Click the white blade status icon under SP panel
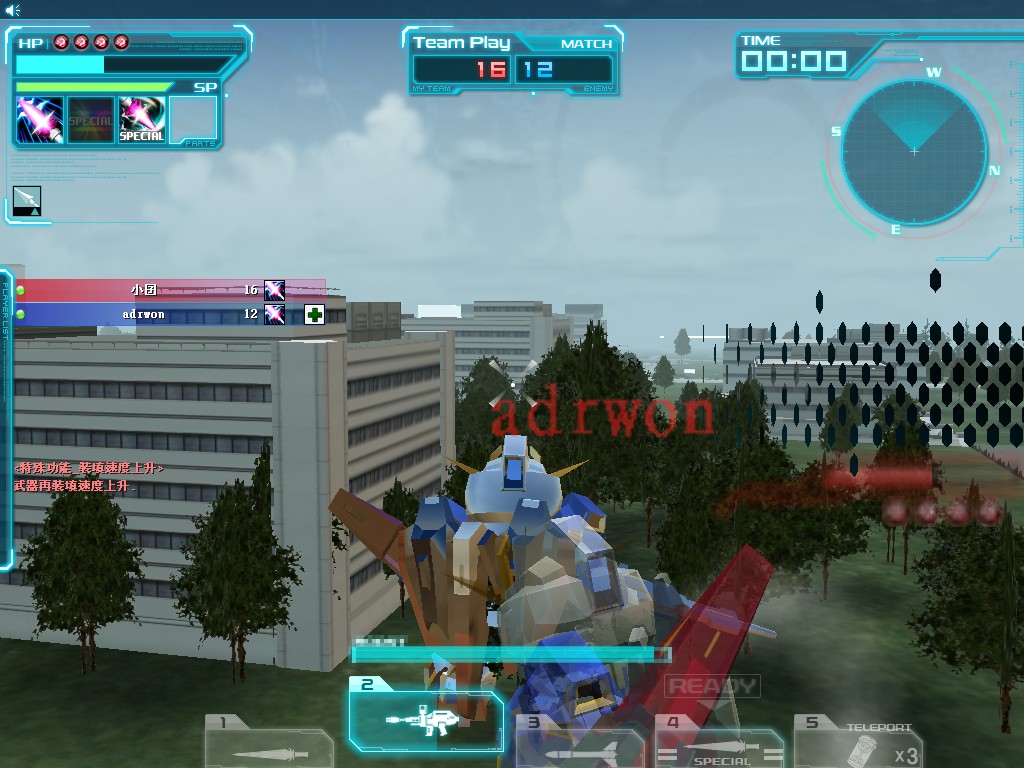This screenshot has width=1024, height=768. (x=27, y=200)
